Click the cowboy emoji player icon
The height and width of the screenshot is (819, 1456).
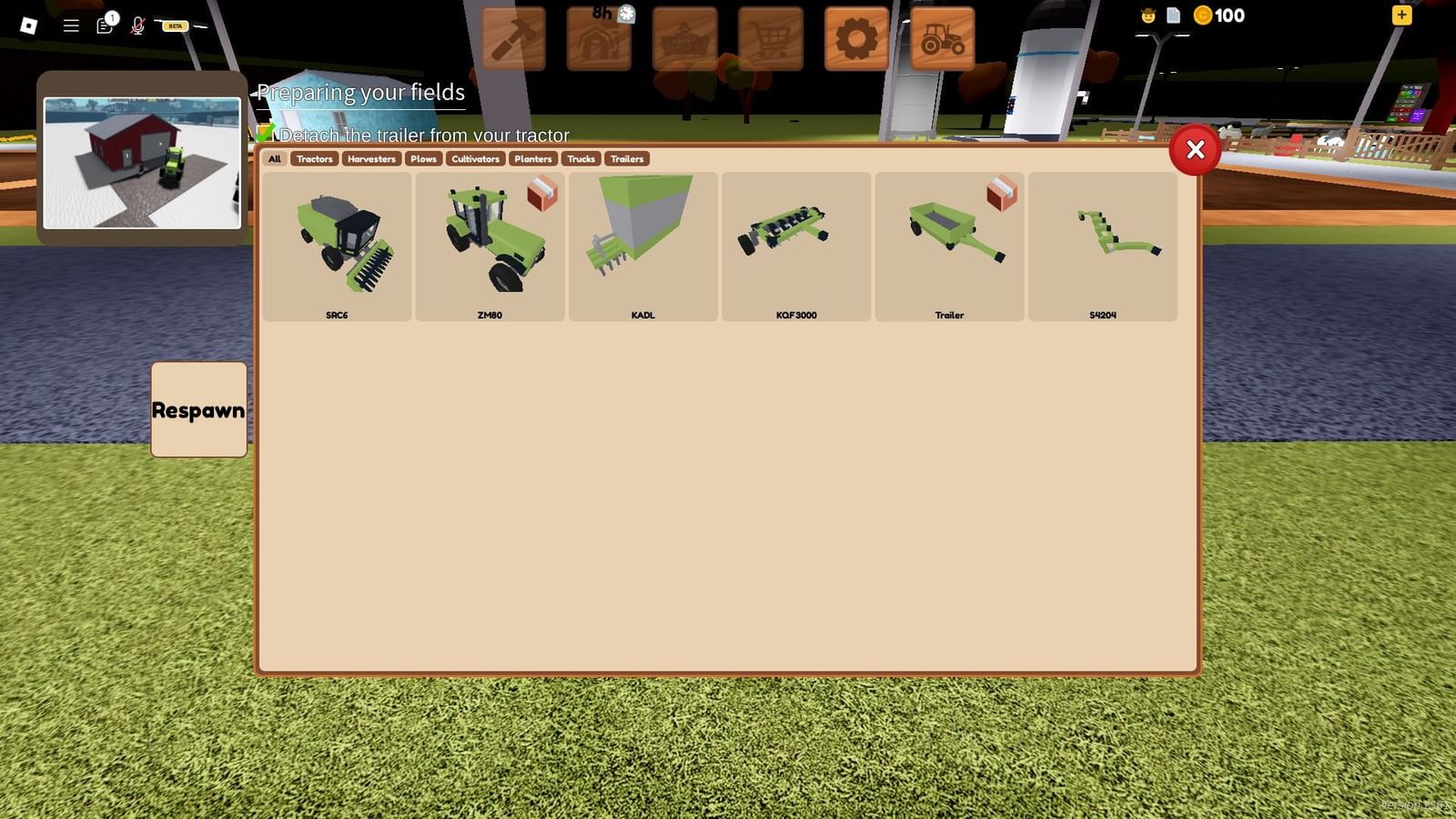1146,15
